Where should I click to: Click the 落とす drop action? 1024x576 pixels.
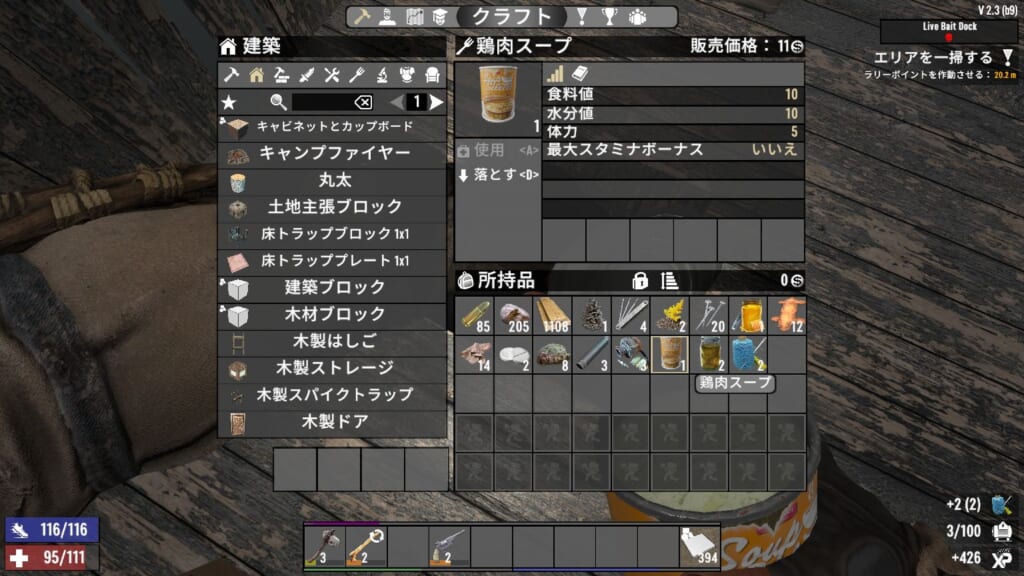(x=497, y=175)
